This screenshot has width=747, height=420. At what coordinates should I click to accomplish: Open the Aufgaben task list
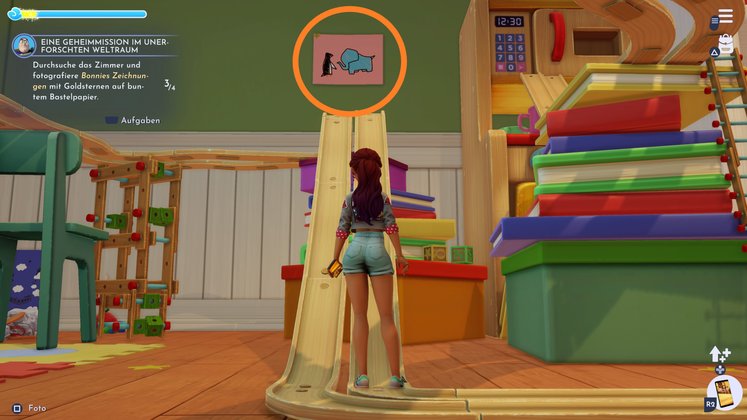coord(132,120)
